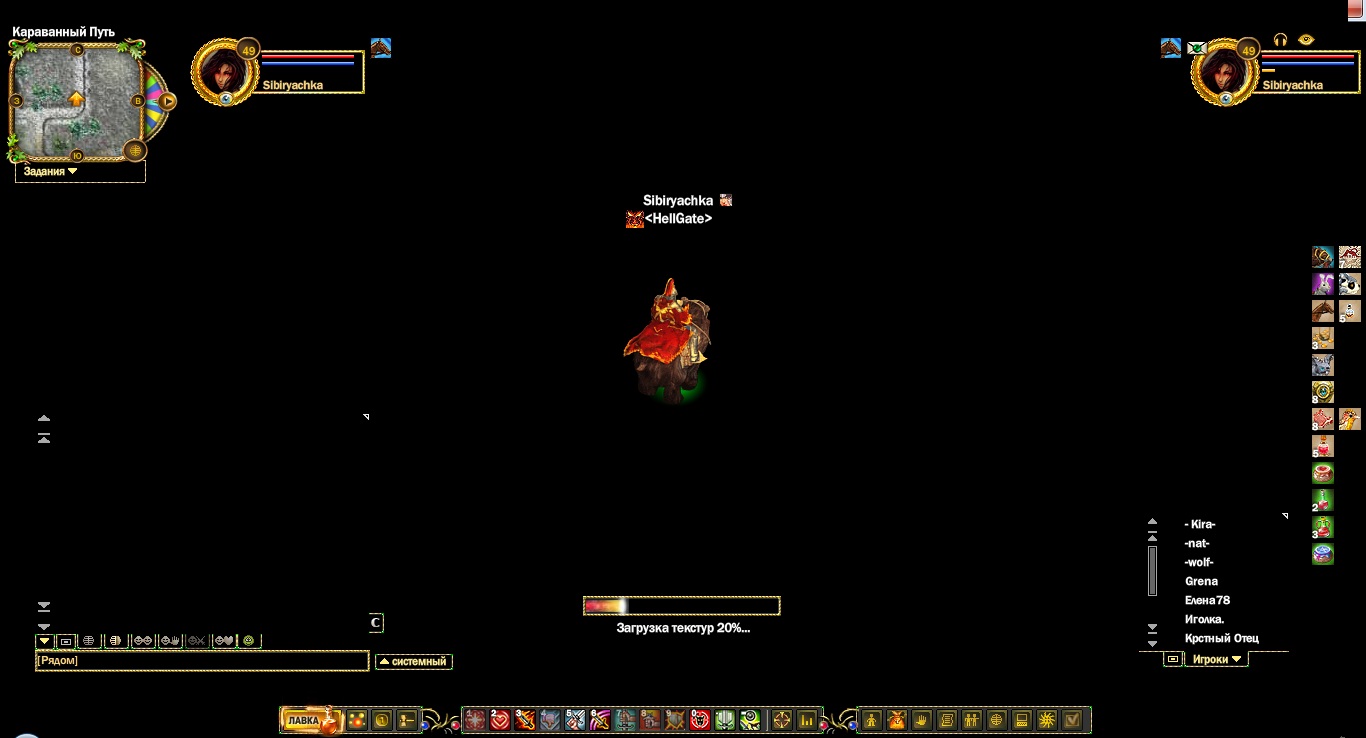Open the world map globe button on minimap
1366x738 pixels.
[135, 150]
